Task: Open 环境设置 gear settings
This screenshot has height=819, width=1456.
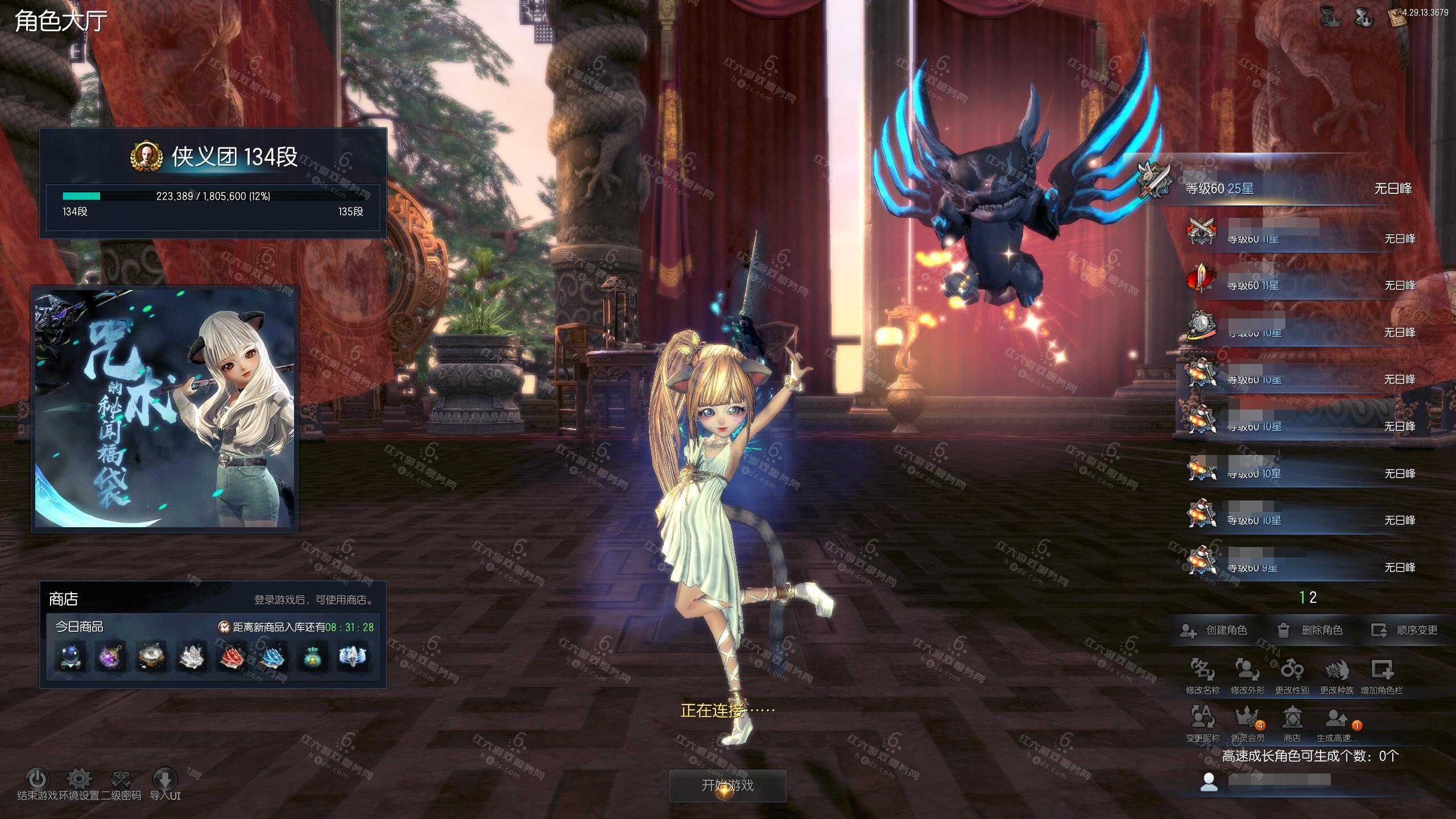Action: coord(80,780)
